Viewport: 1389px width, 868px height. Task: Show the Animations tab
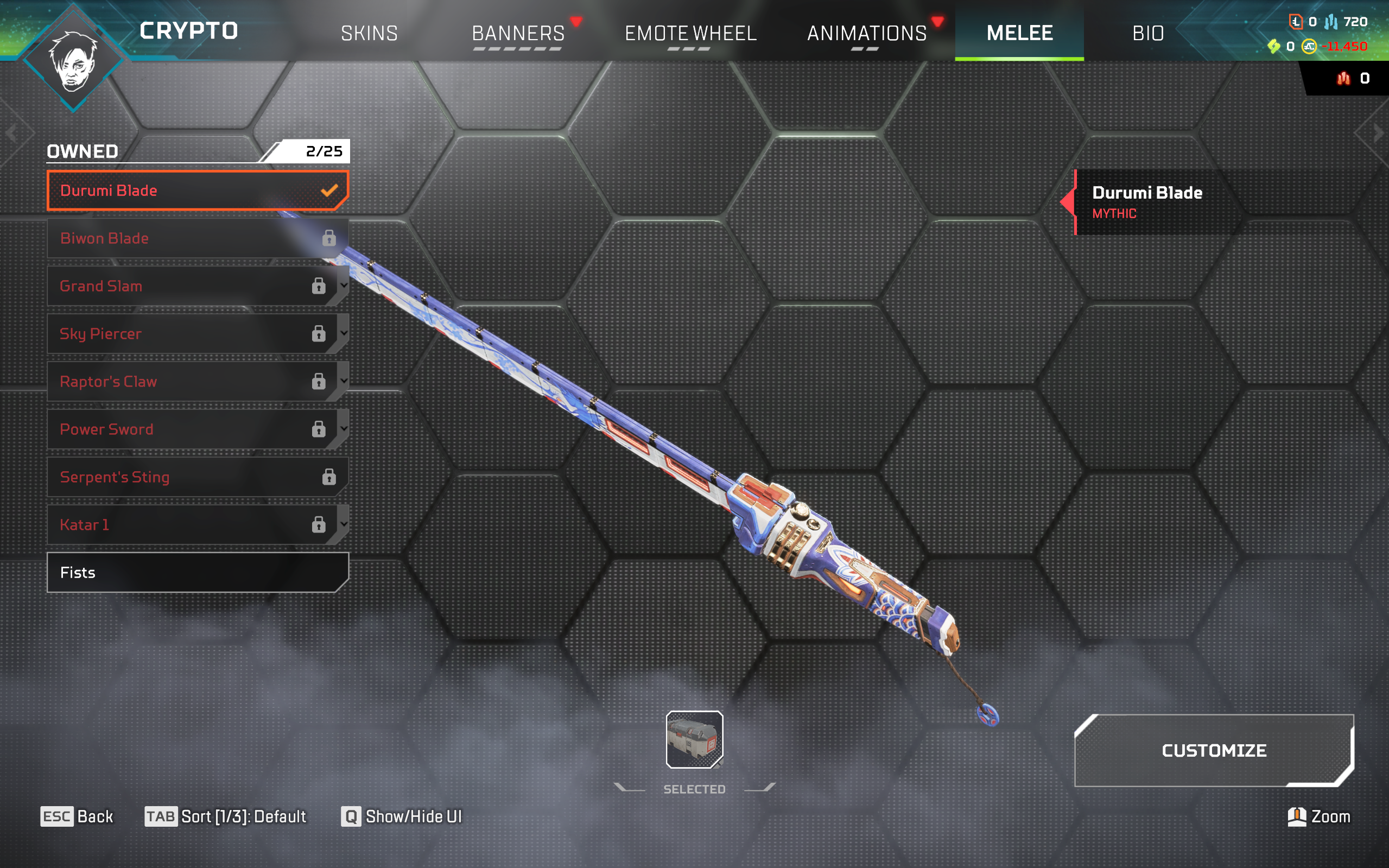pyautogui.click(x=867, y=33)
